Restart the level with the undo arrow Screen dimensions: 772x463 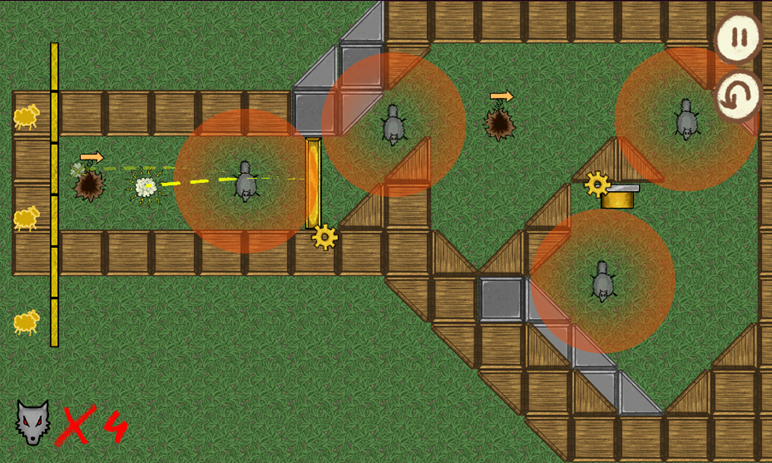739,97
